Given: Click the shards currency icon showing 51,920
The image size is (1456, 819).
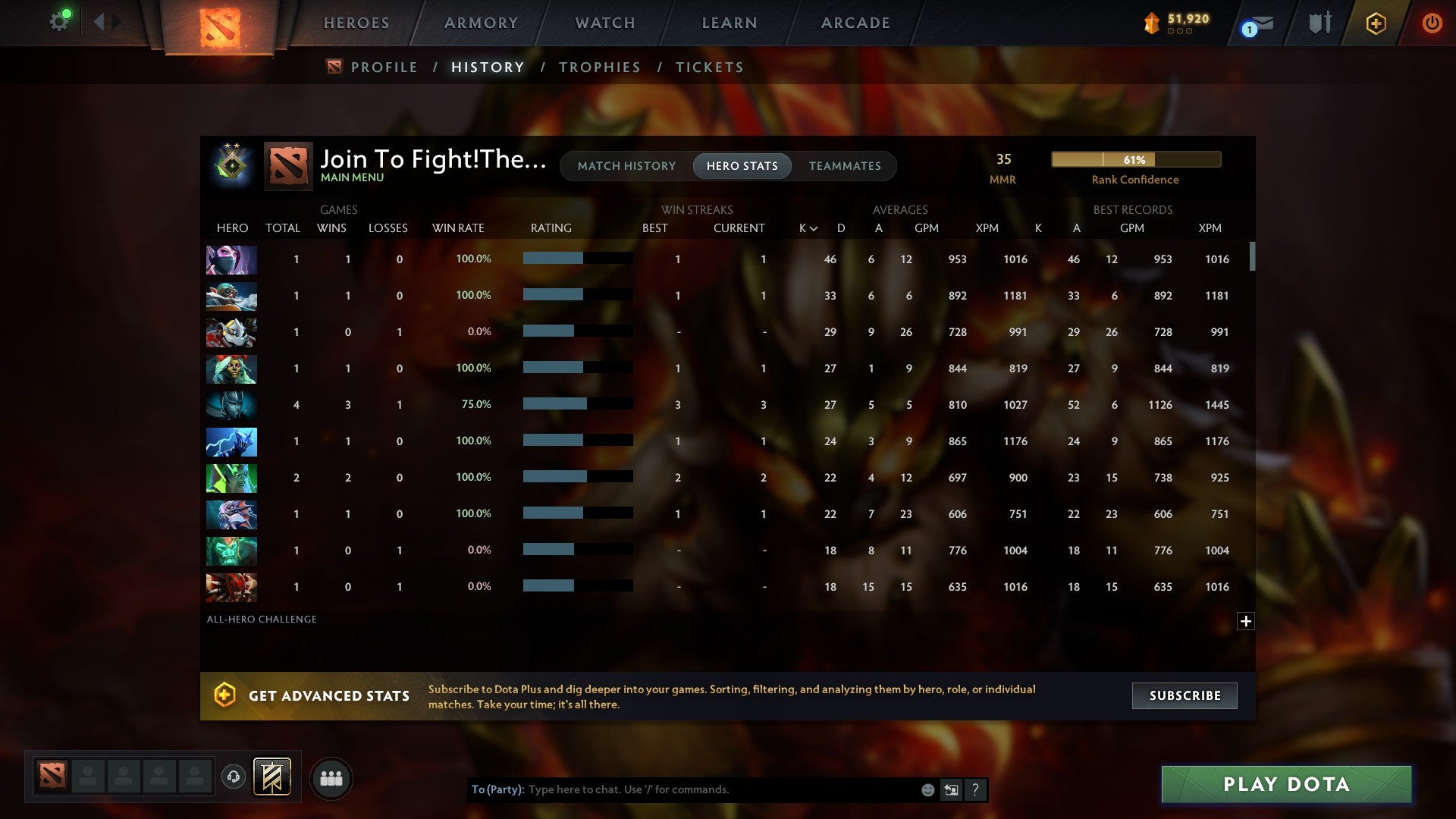Looking at the screenshot, I should (1151, 24).
